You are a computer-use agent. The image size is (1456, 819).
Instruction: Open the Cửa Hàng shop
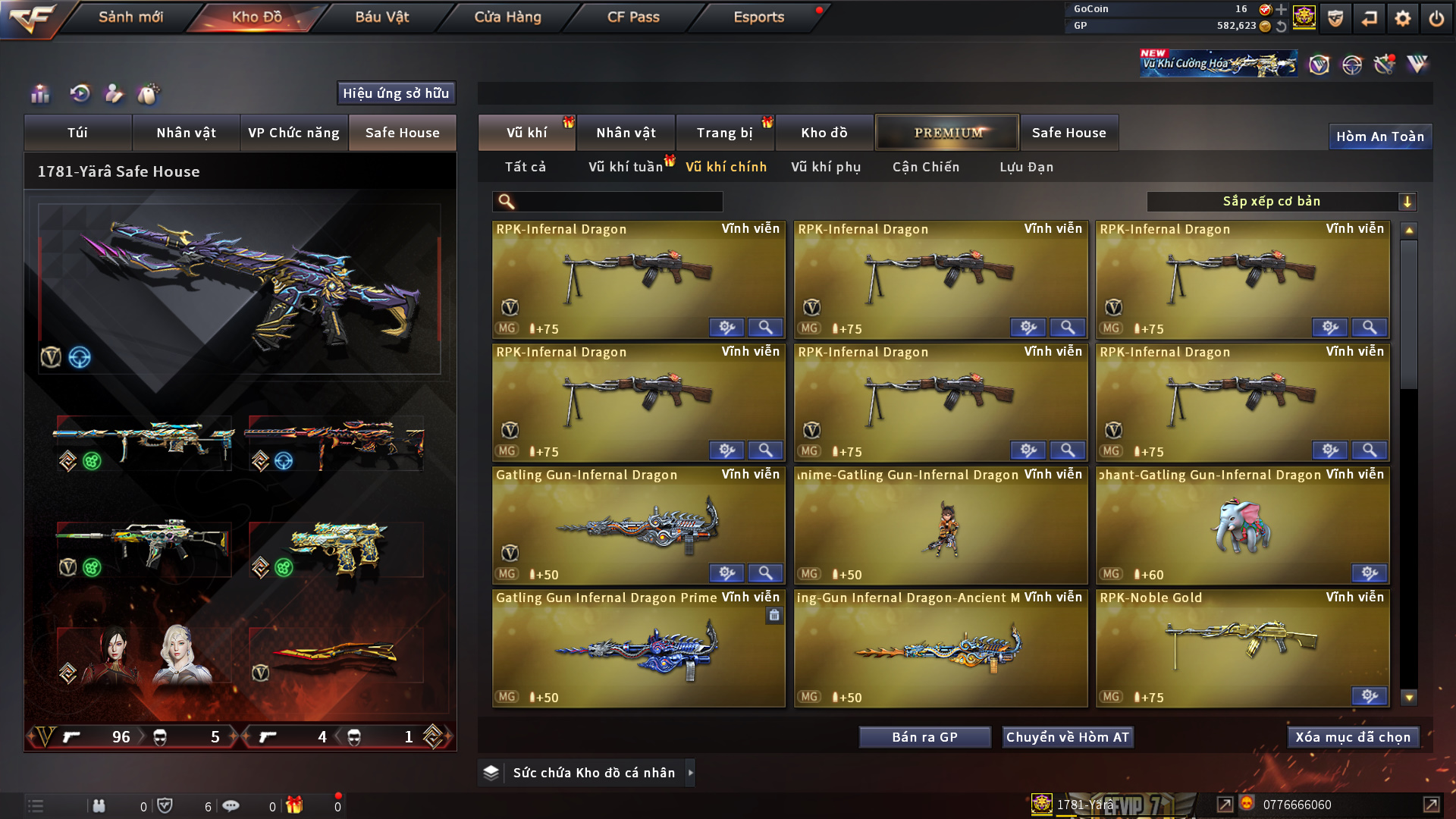[507, 17]
